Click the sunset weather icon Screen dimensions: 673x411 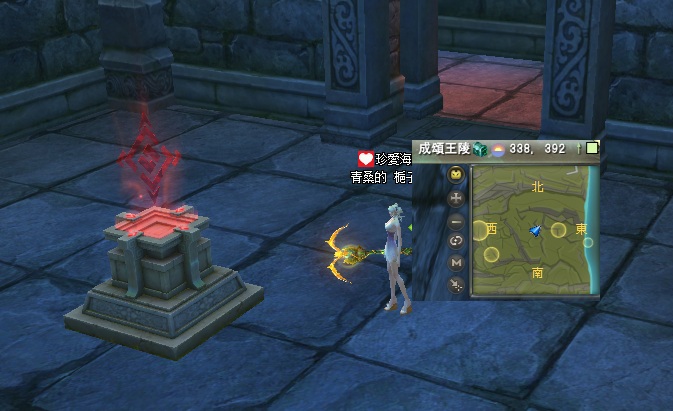(496, 149)
